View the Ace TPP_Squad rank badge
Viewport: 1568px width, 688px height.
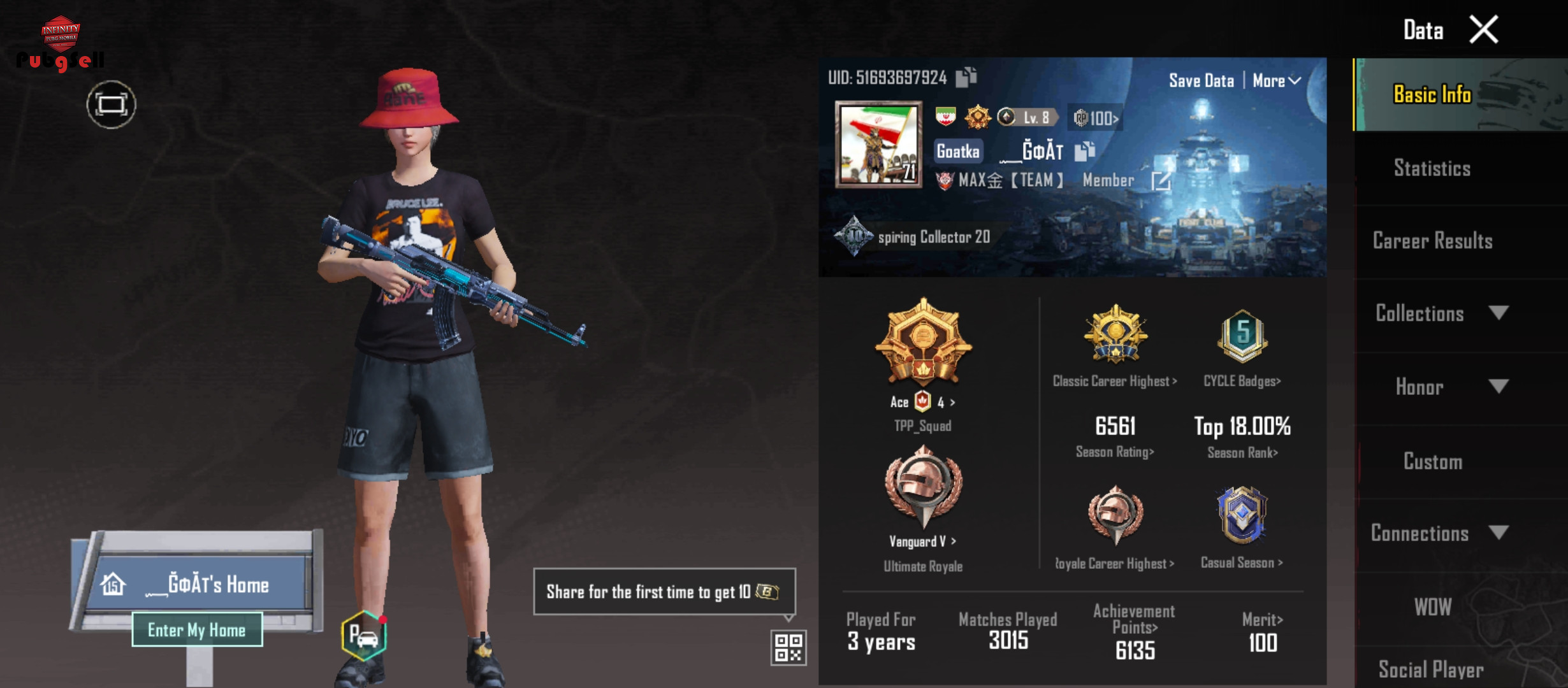click(923, 344)
